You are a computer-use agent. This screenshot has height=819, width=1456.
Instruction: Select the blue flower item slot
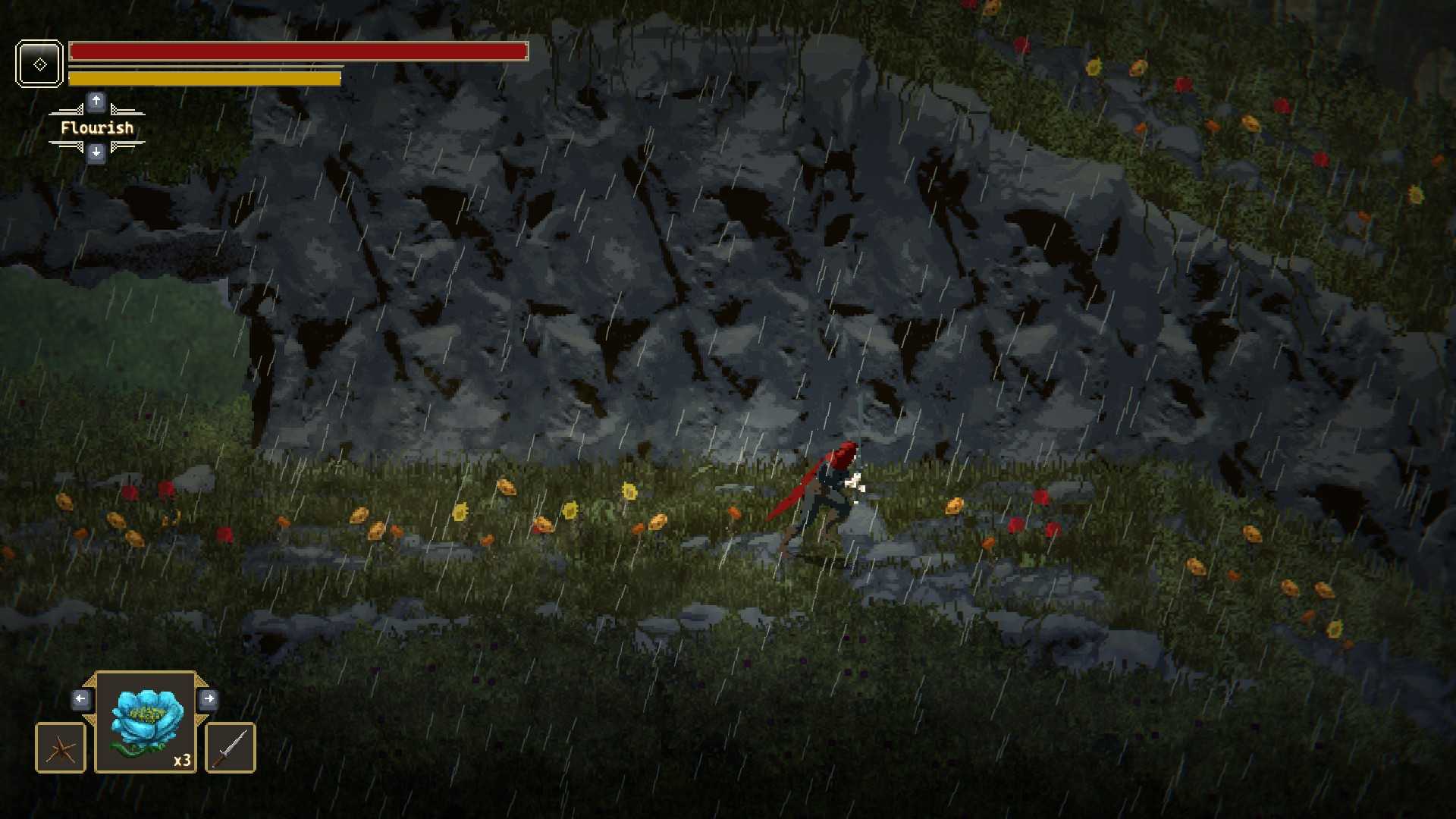click(146, 722)
